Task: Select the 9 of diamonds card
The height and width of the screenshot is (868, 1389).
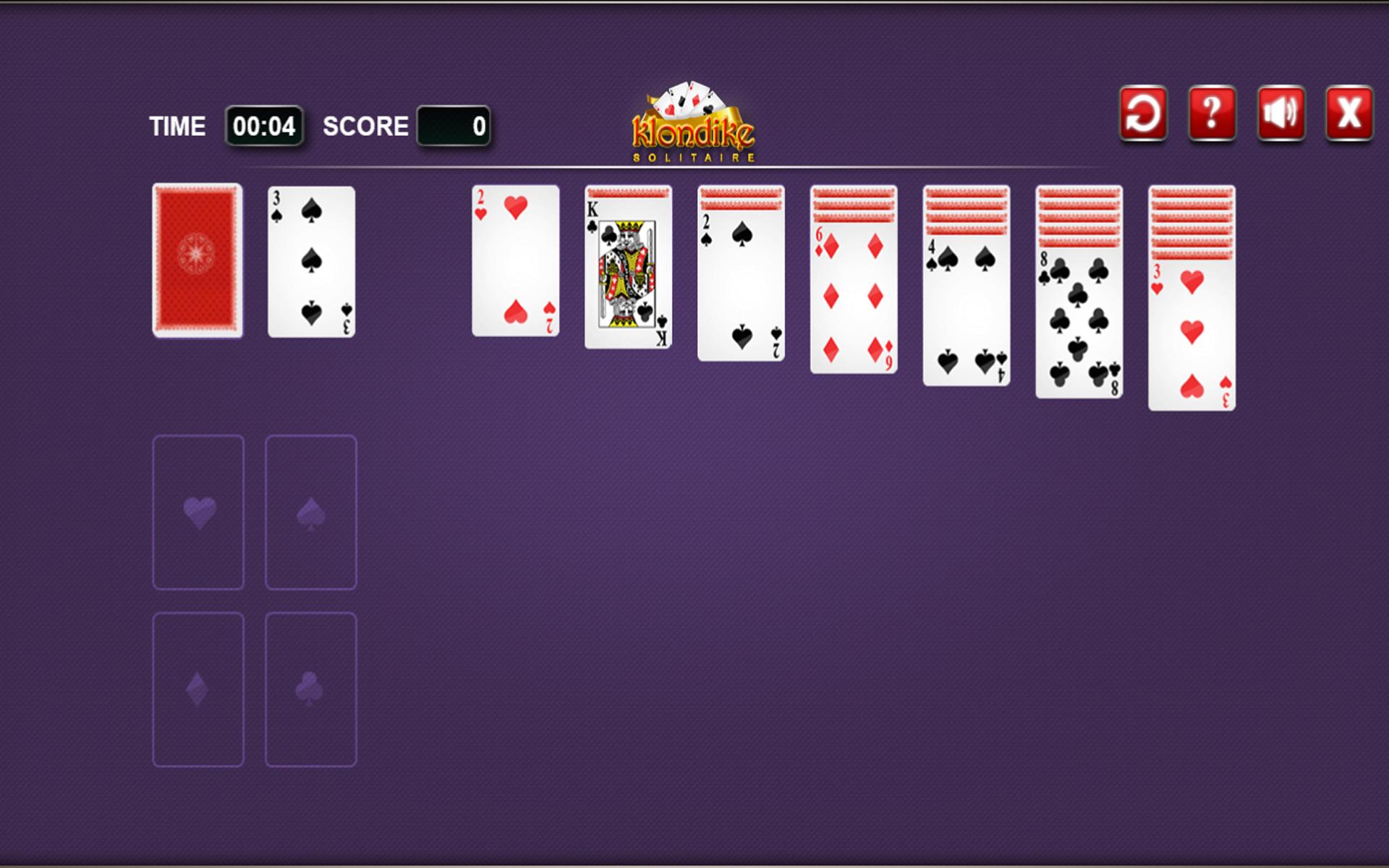Action: pos(854,297)
